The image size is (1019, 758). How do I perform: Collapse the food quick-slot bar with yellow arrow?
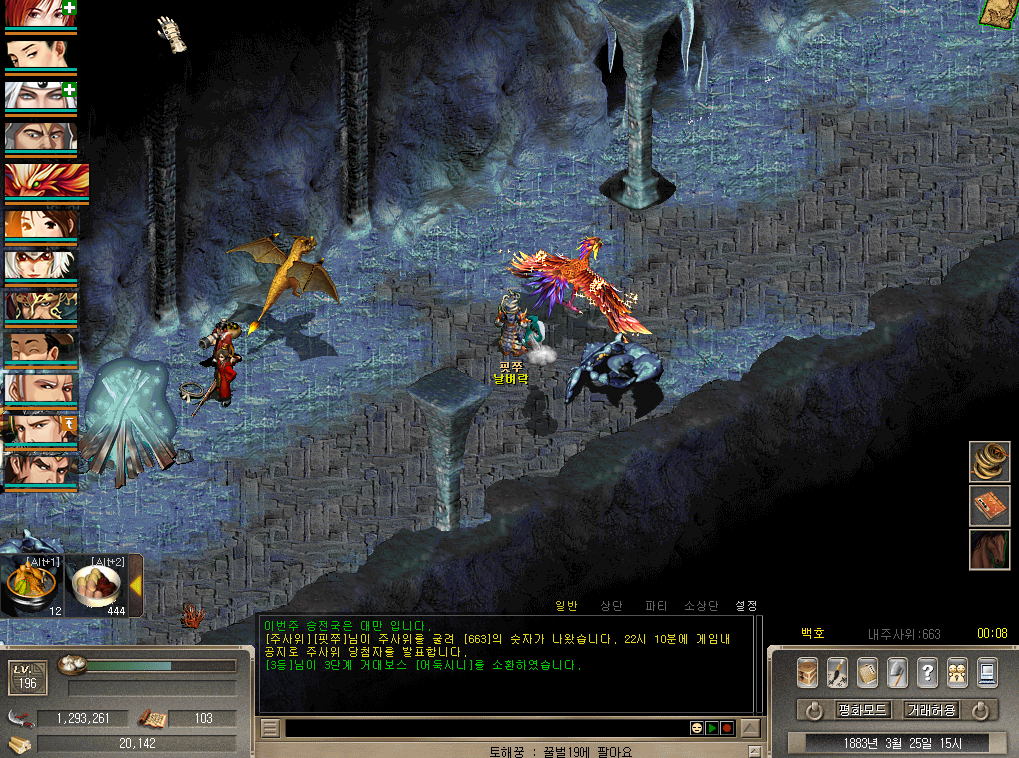(136, 585)
